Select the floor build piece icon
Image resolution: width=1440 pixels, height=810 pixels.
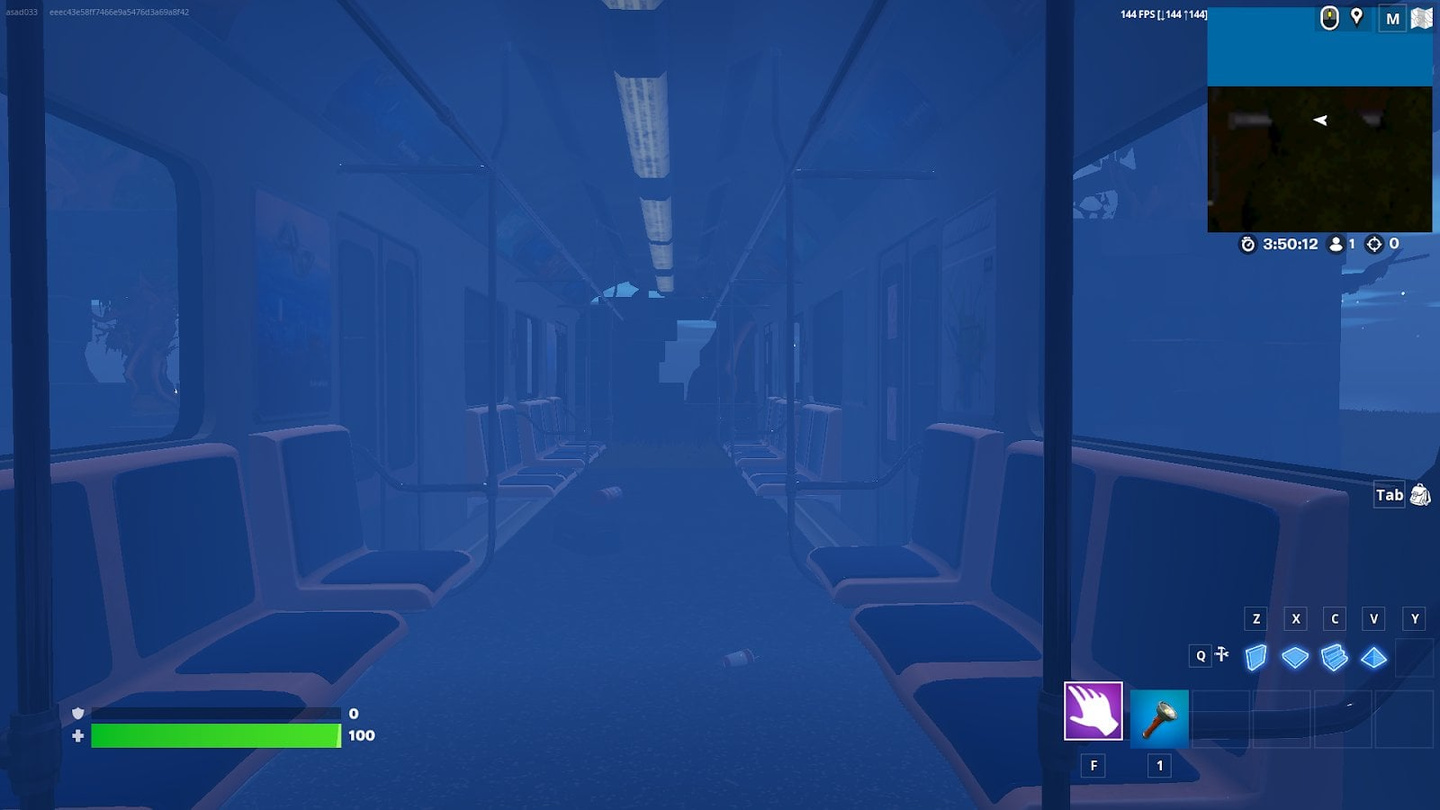point(1295,657)
